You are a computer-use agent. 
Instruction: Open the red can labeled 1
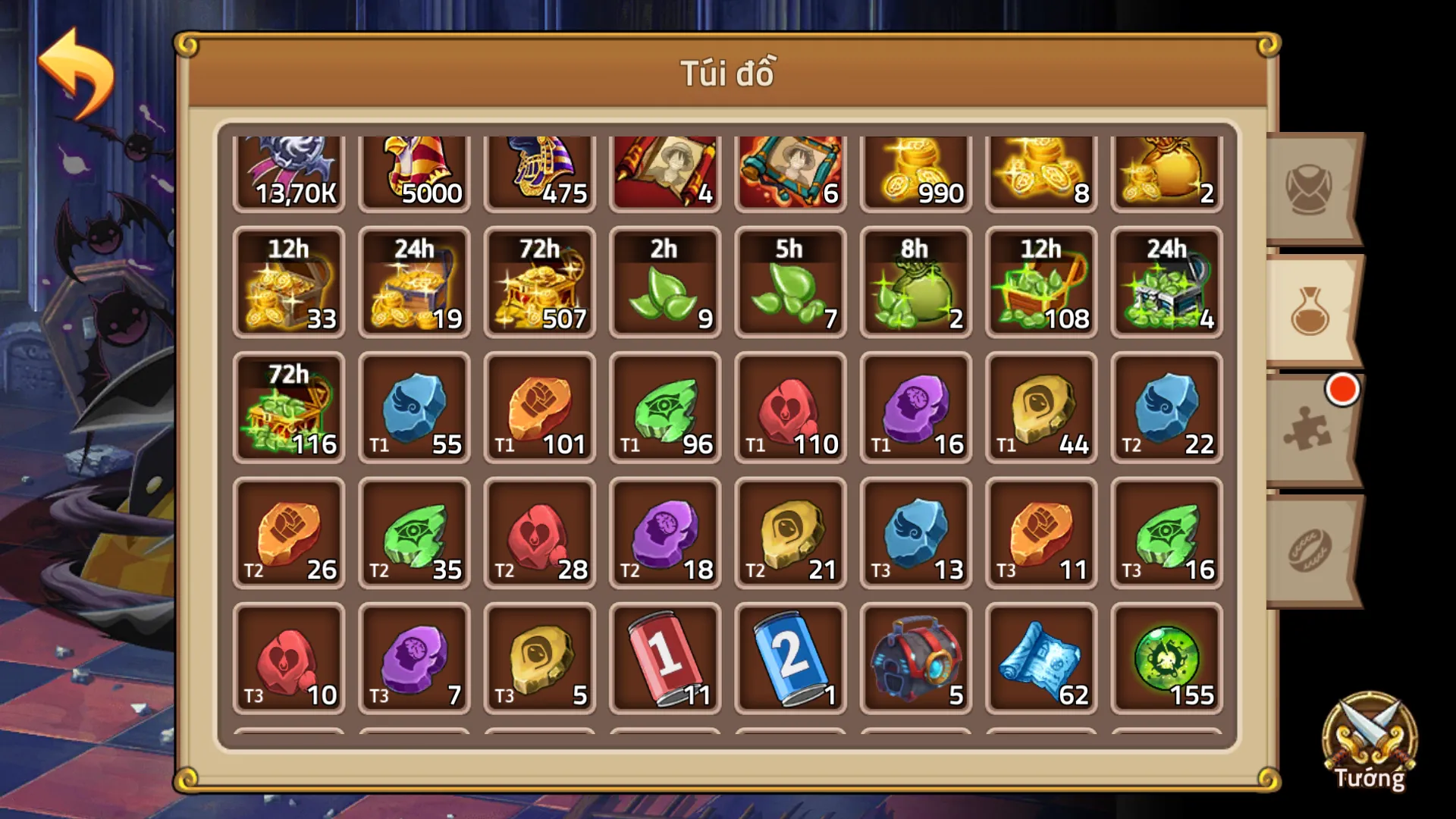click(x=665, y=658)
